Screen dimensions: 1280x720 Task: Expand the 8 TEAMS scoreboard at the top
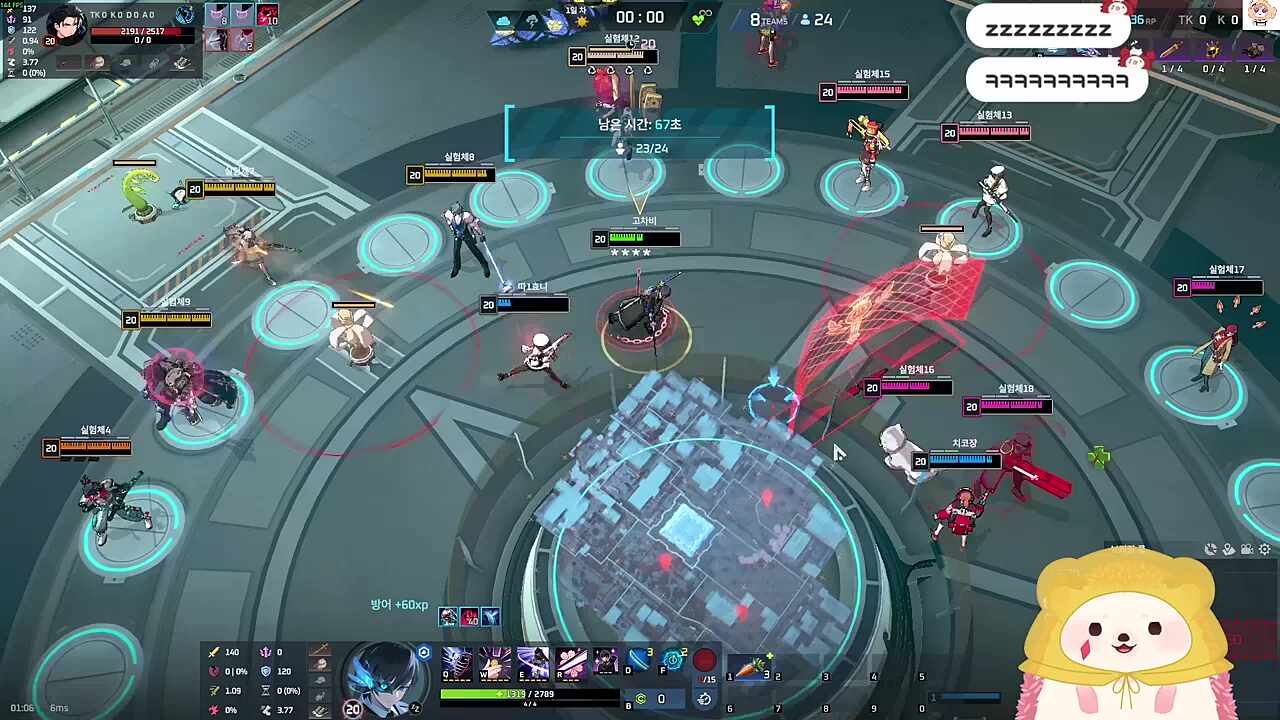coord(770,19)
